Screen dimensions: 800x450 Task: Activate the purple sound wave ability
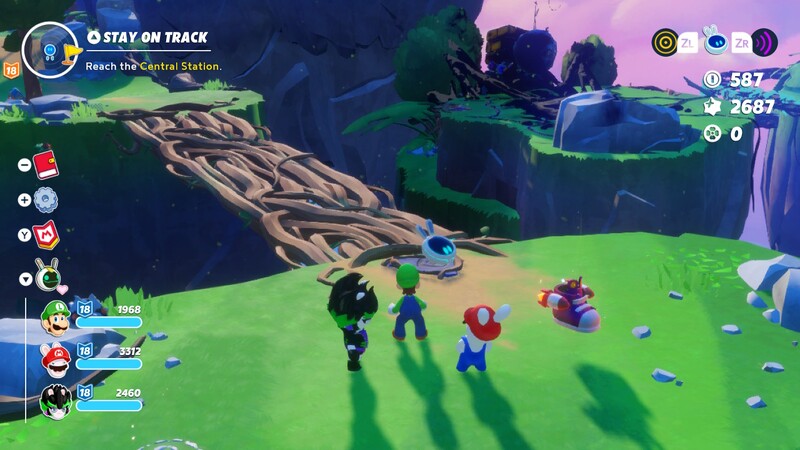[x=765, y=42]
